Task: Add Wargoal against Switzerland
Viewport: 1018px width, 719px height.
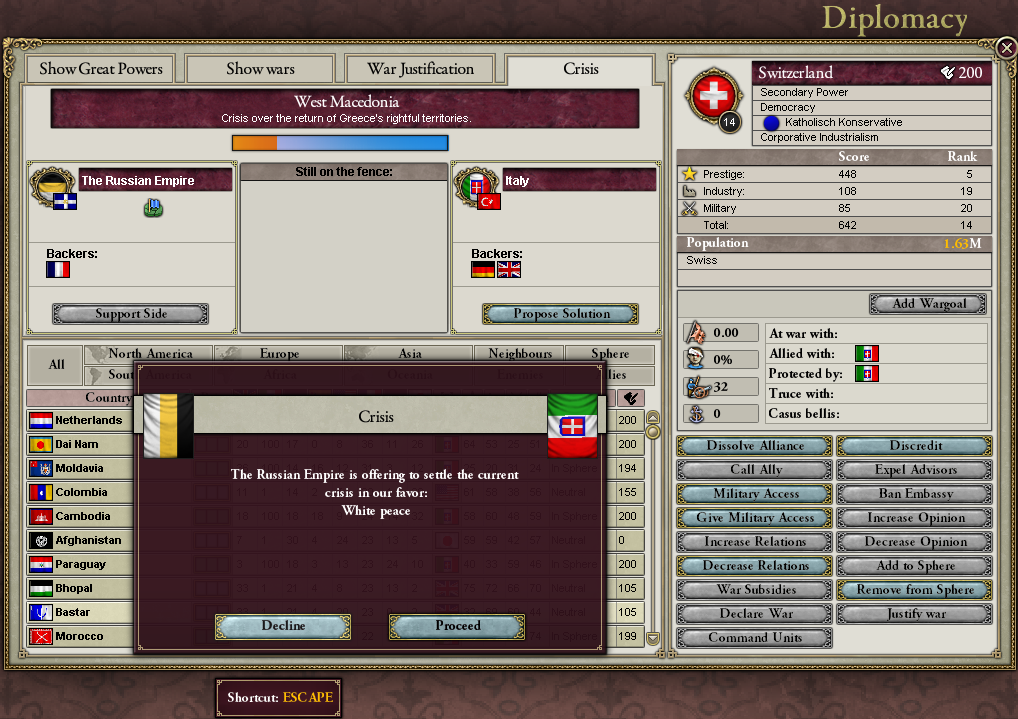Action: 927,303
